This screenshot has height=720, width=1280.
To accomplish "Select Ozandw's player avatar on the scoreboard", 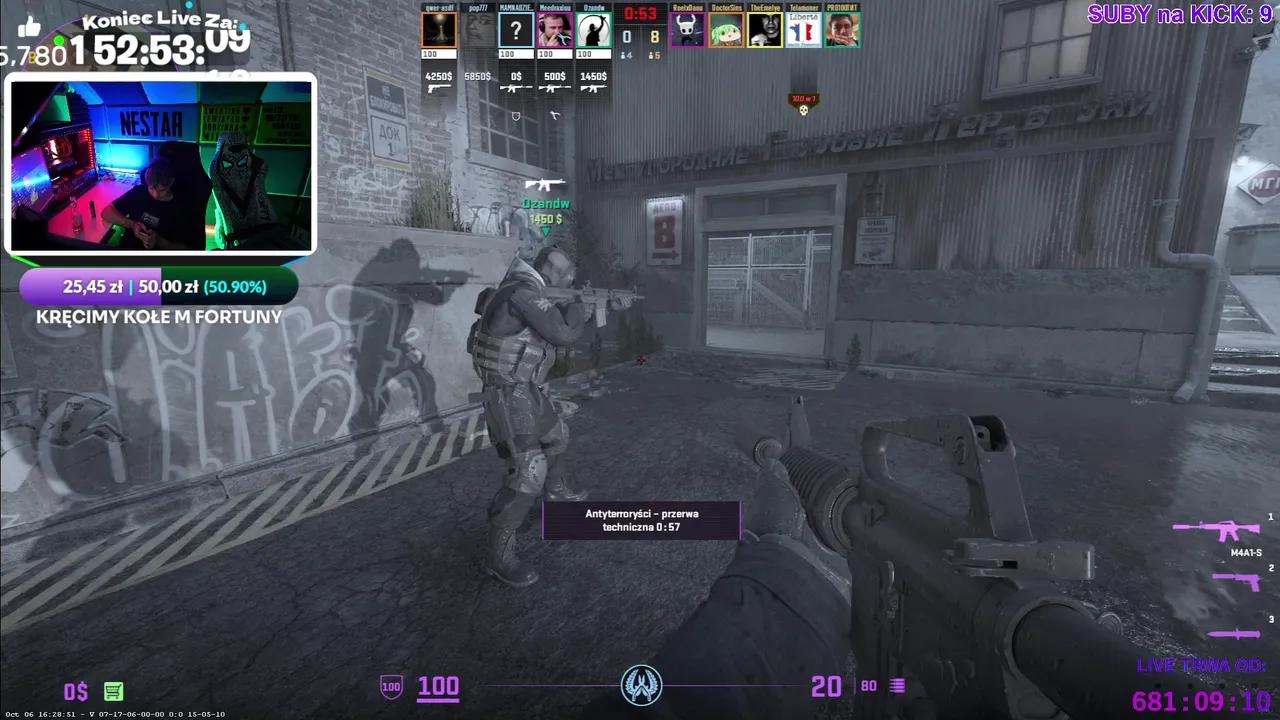I will click(x=592, y=30).
